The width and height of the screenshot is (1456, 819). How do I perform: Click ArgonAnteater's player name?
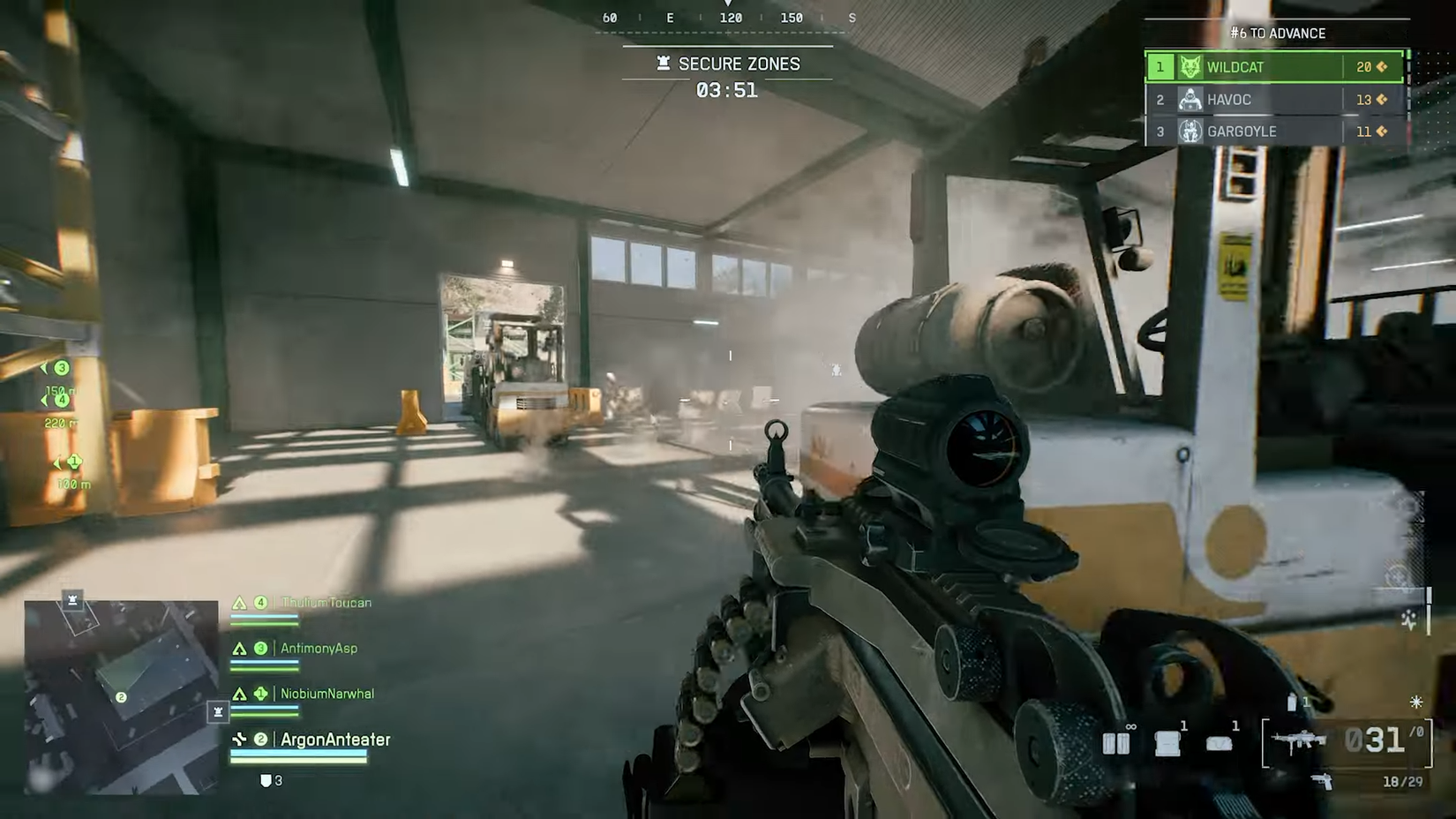coord(334,740)
